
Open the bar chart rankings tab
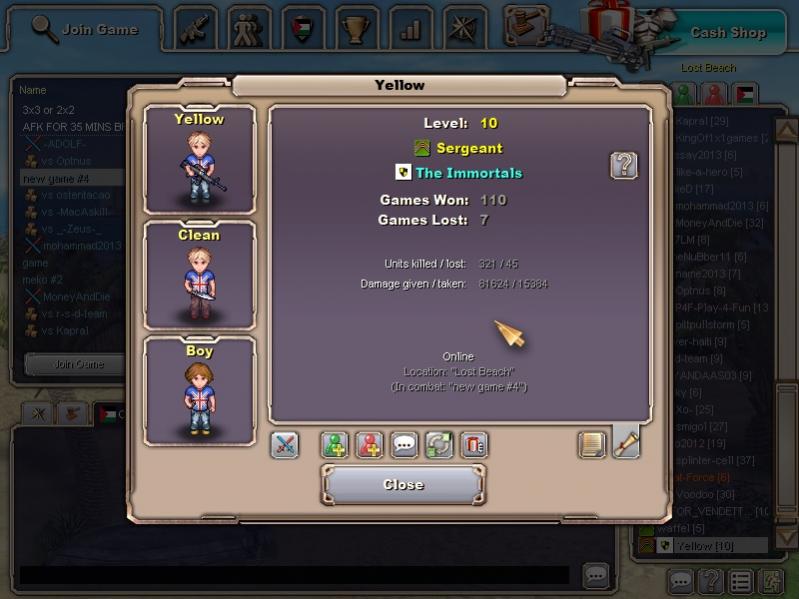click(x=411, y=29)
